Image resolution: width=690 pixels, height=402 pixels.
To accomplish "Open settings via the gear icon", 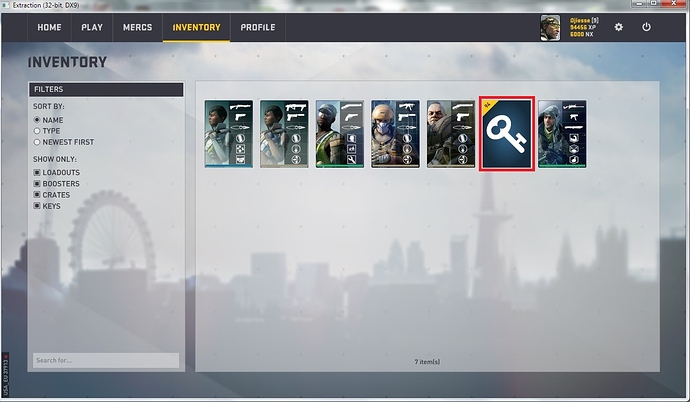I will [619, 27].
